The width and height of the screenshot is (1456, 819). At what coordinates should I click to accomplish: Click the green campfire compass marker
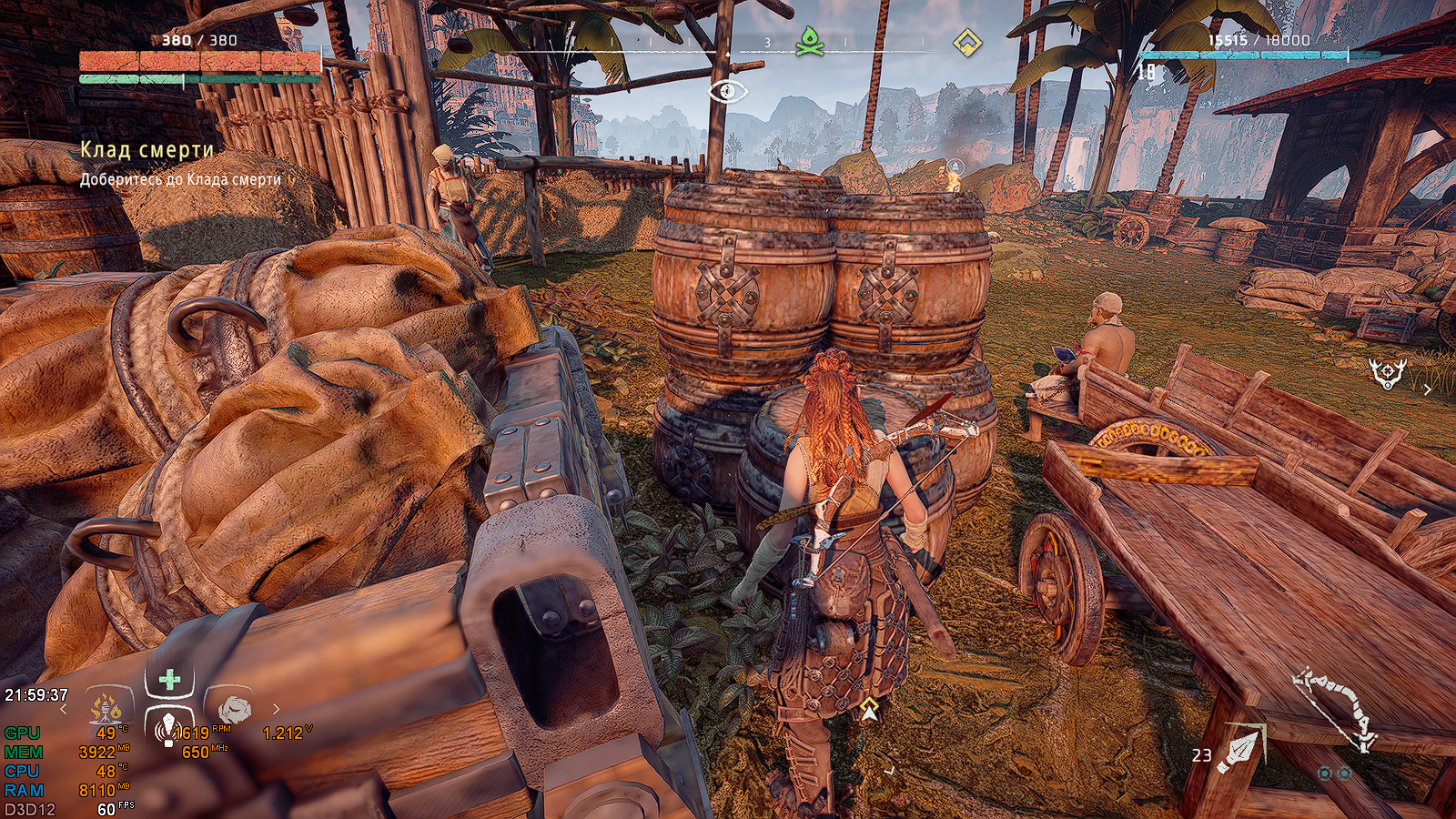click(809, 41)
